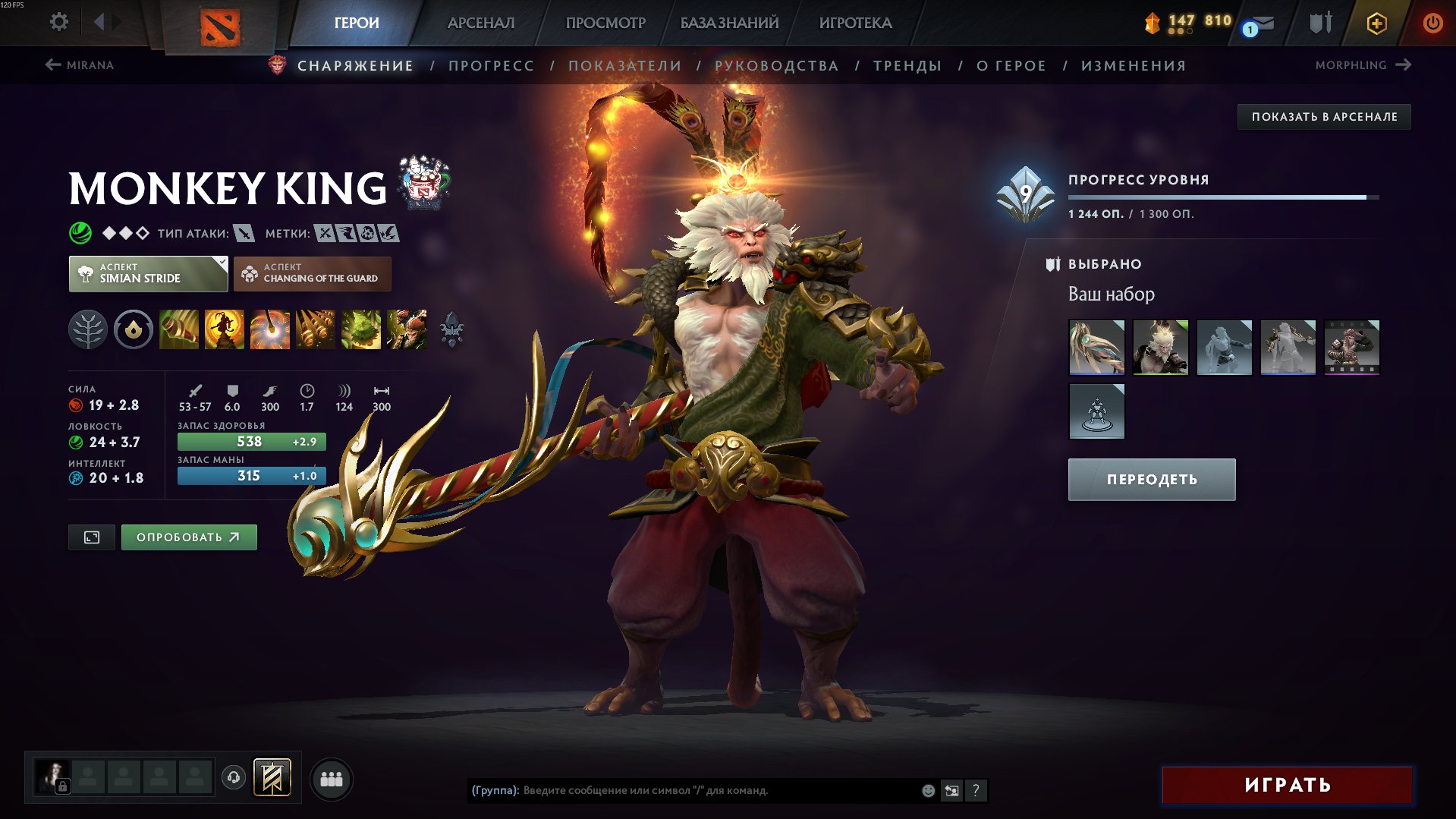Toggle the Simian Stride aspect selection
Viewport: 1456px width, 819px height.
(x=149, y=273)
